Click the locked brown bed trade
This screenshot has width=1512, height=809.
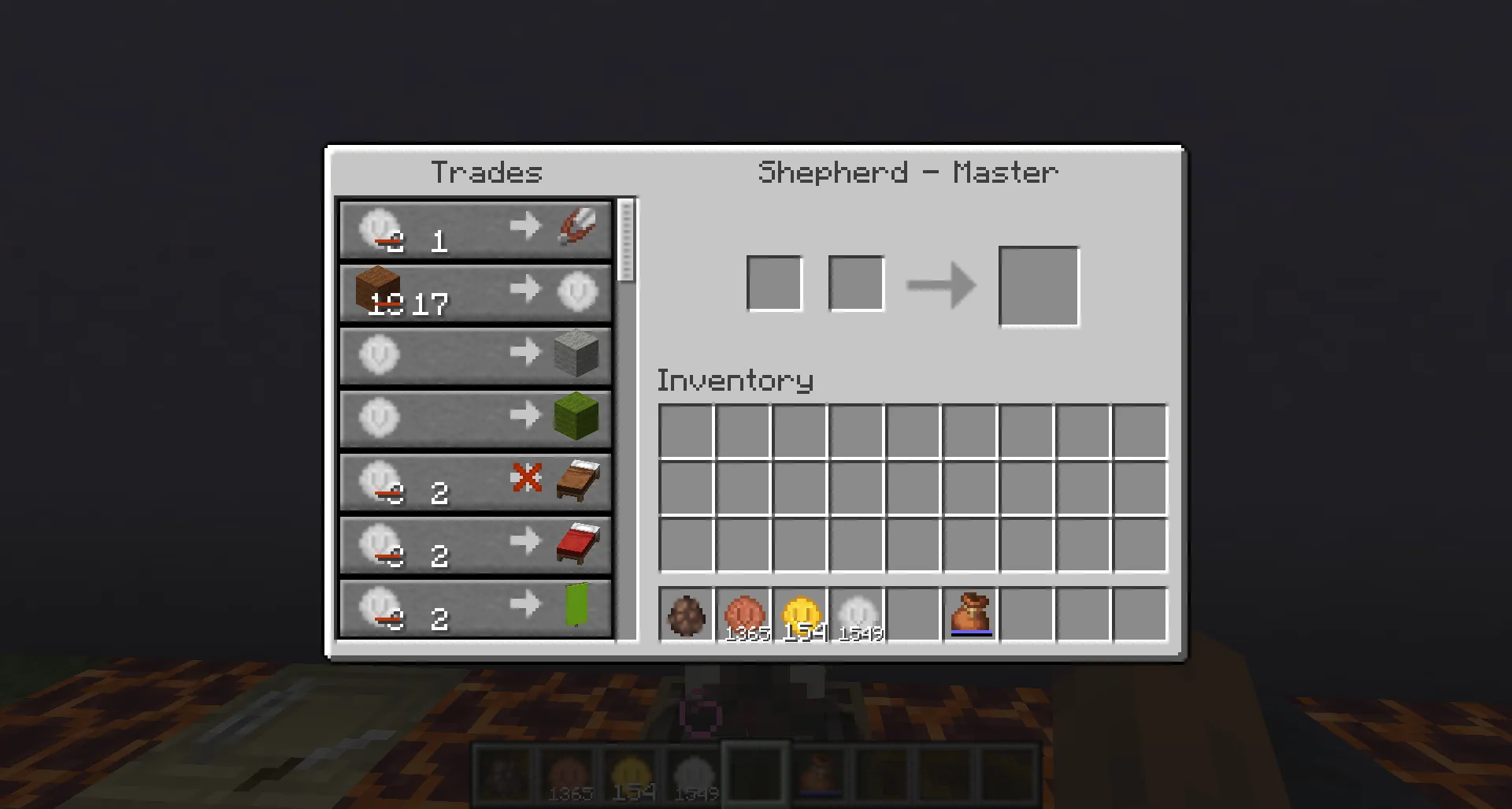pyautogui.click(x=474, y=482)
